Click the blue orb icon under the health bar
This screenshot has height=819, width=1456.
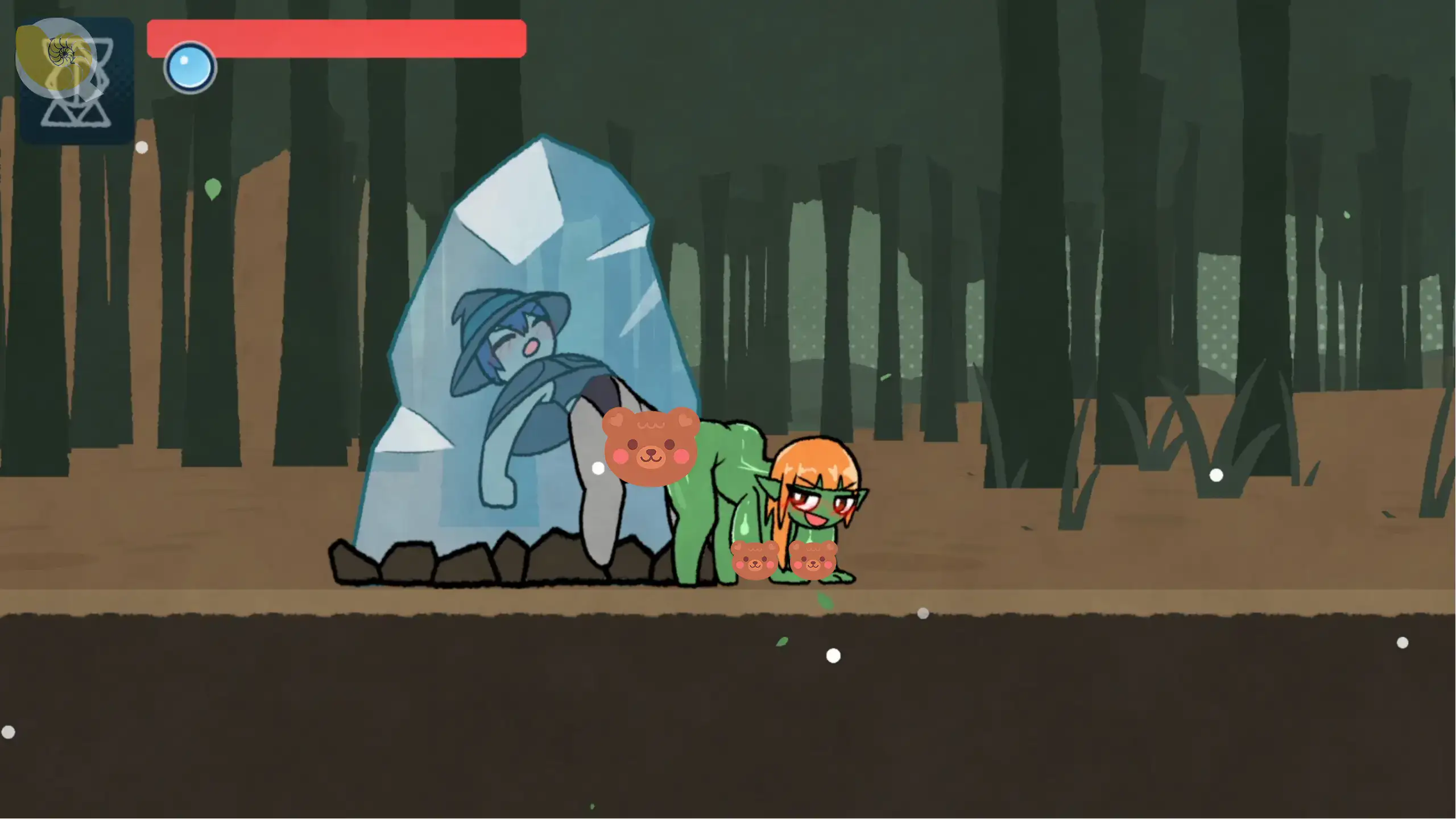pos(190,68)
